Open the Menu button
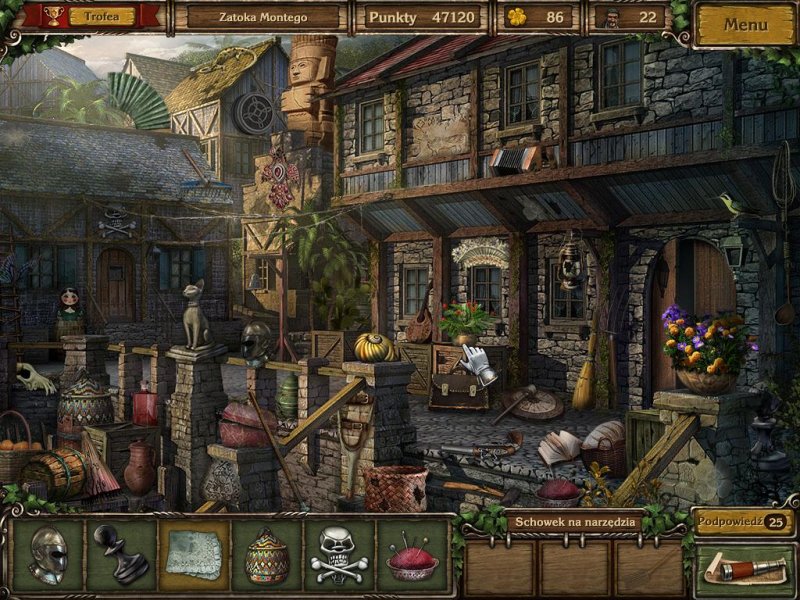Viewport: 800px width, 600px height. tap(745, 23)
